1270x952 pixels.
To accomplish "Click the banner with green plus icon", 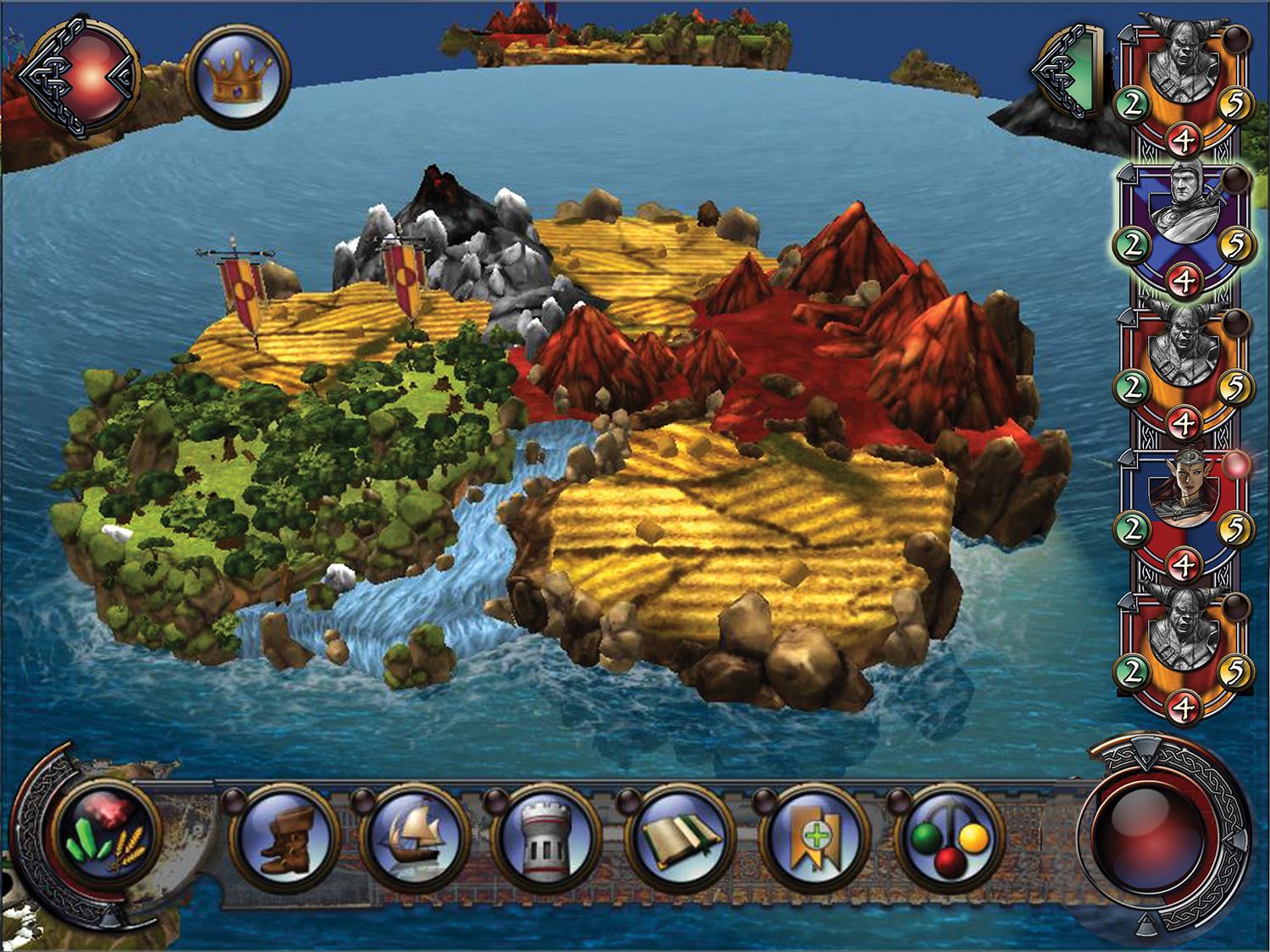I will tap(814, 838).
